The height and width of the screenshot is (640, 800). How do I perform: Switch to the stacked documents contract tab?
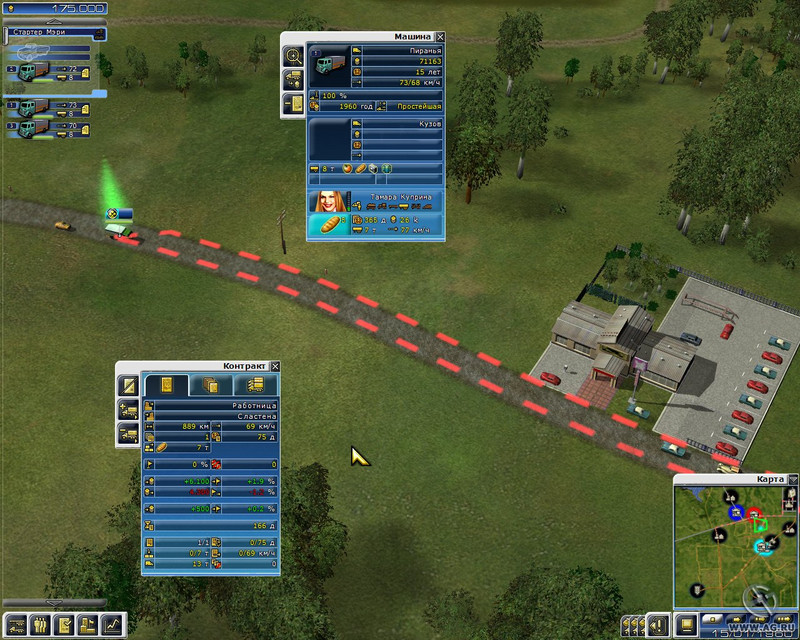[211, 385]
